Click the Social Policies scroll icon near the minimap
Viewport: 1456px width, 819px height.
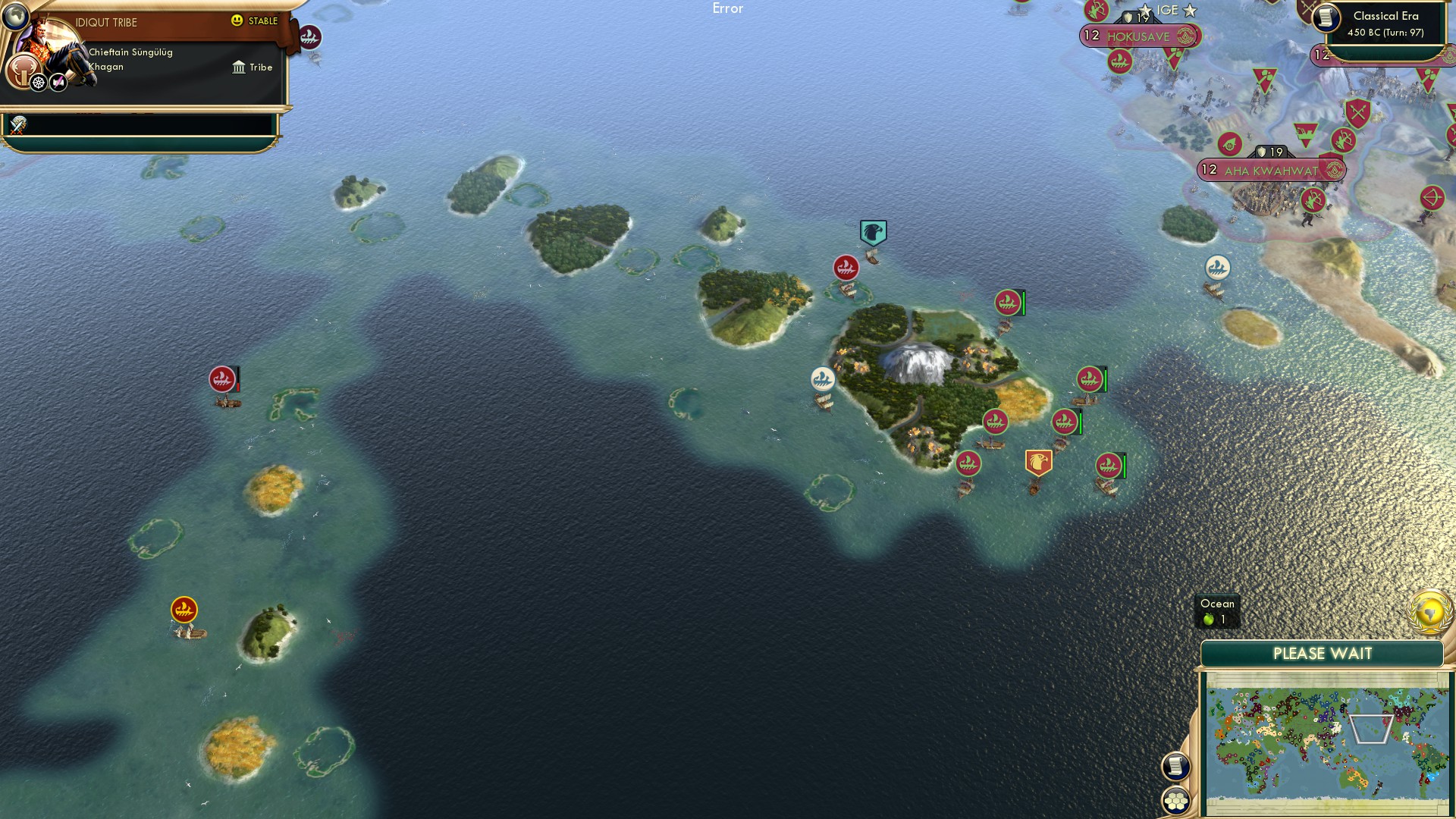click(x=1176, y=766)
